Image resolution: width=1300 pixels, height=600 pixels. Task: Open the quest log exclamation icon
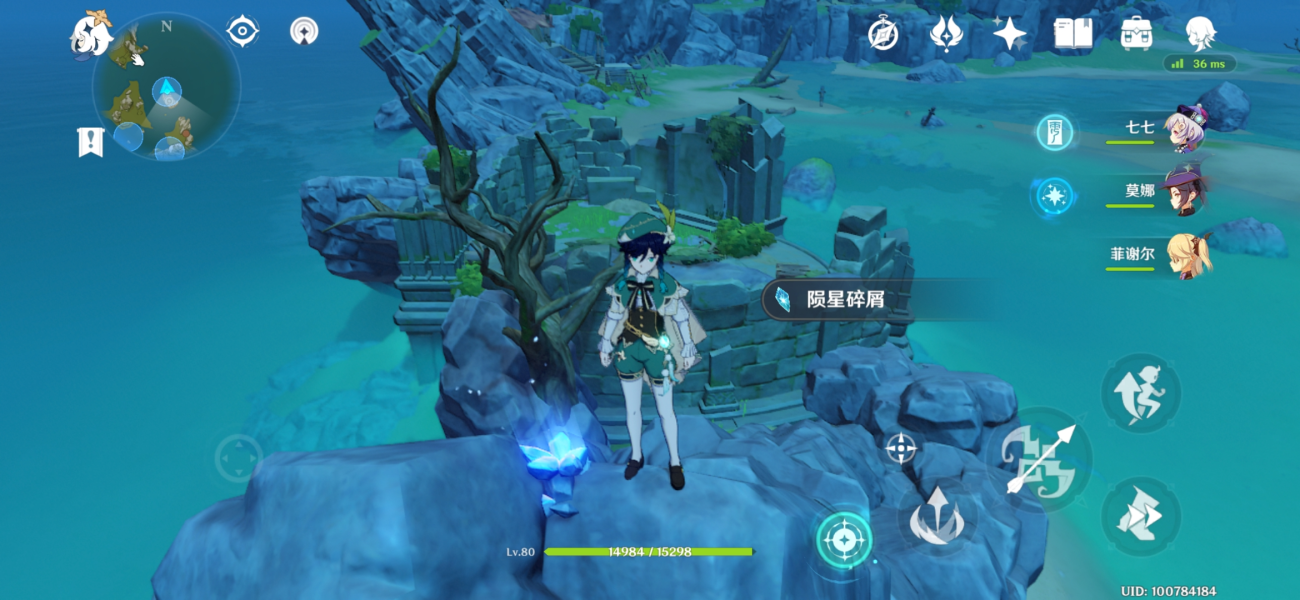point(90,142)
